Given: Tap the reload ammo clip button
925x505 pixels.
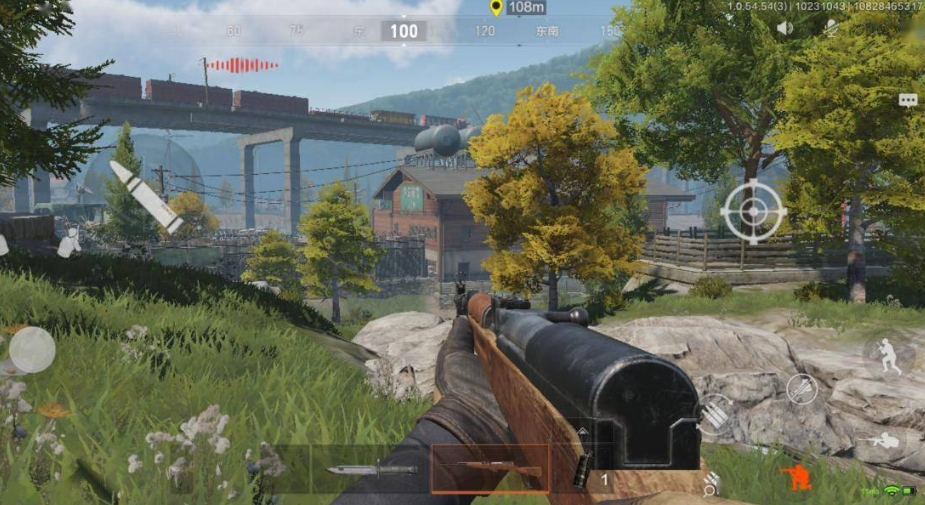Looking at the screenshot, I should coord(714,413).
